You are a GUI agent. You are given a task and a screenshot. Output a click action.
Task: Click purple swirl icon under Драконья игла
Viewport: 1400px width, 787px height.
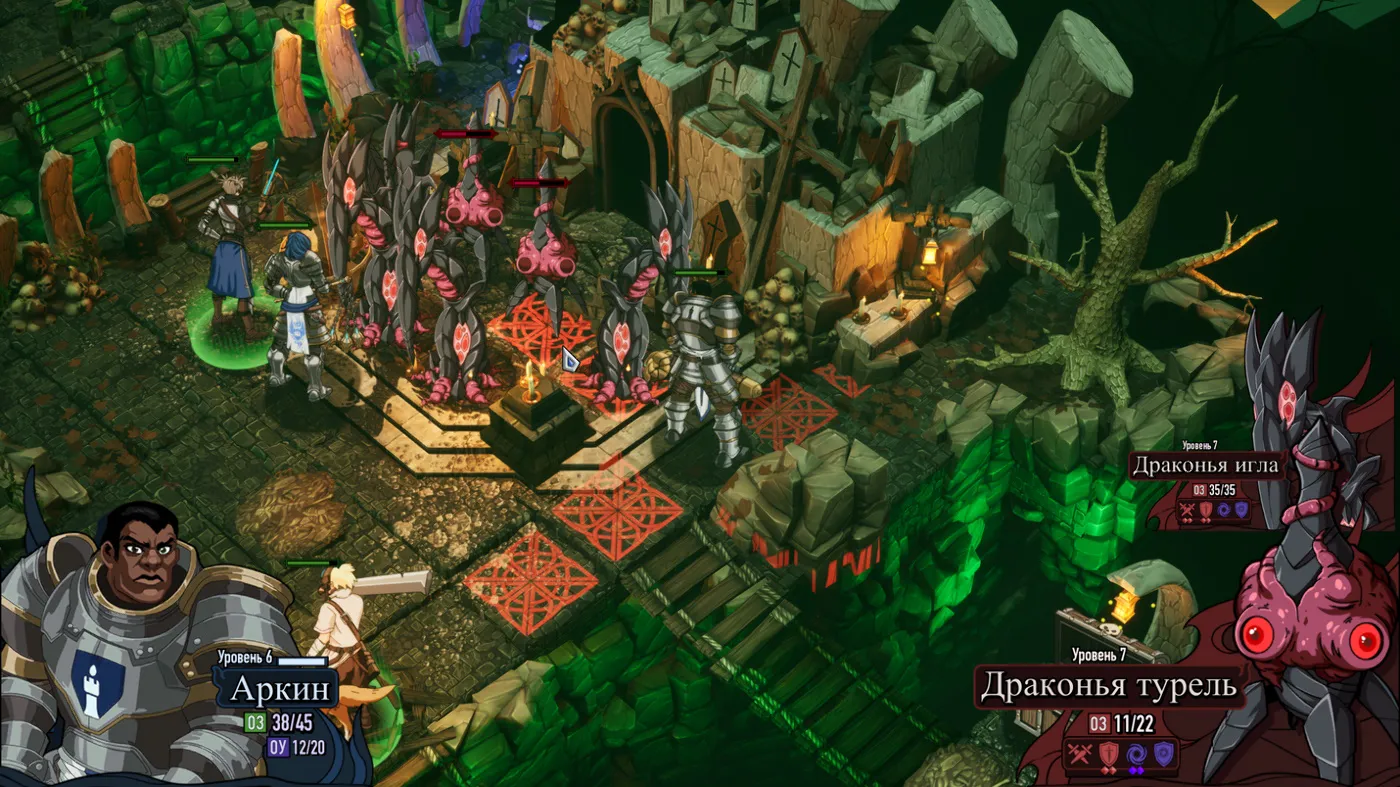click(1223, 511)
